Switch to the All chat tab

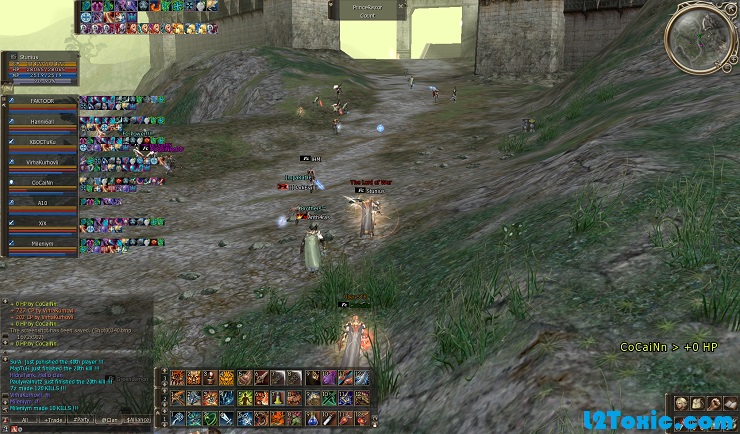[23, 420]
